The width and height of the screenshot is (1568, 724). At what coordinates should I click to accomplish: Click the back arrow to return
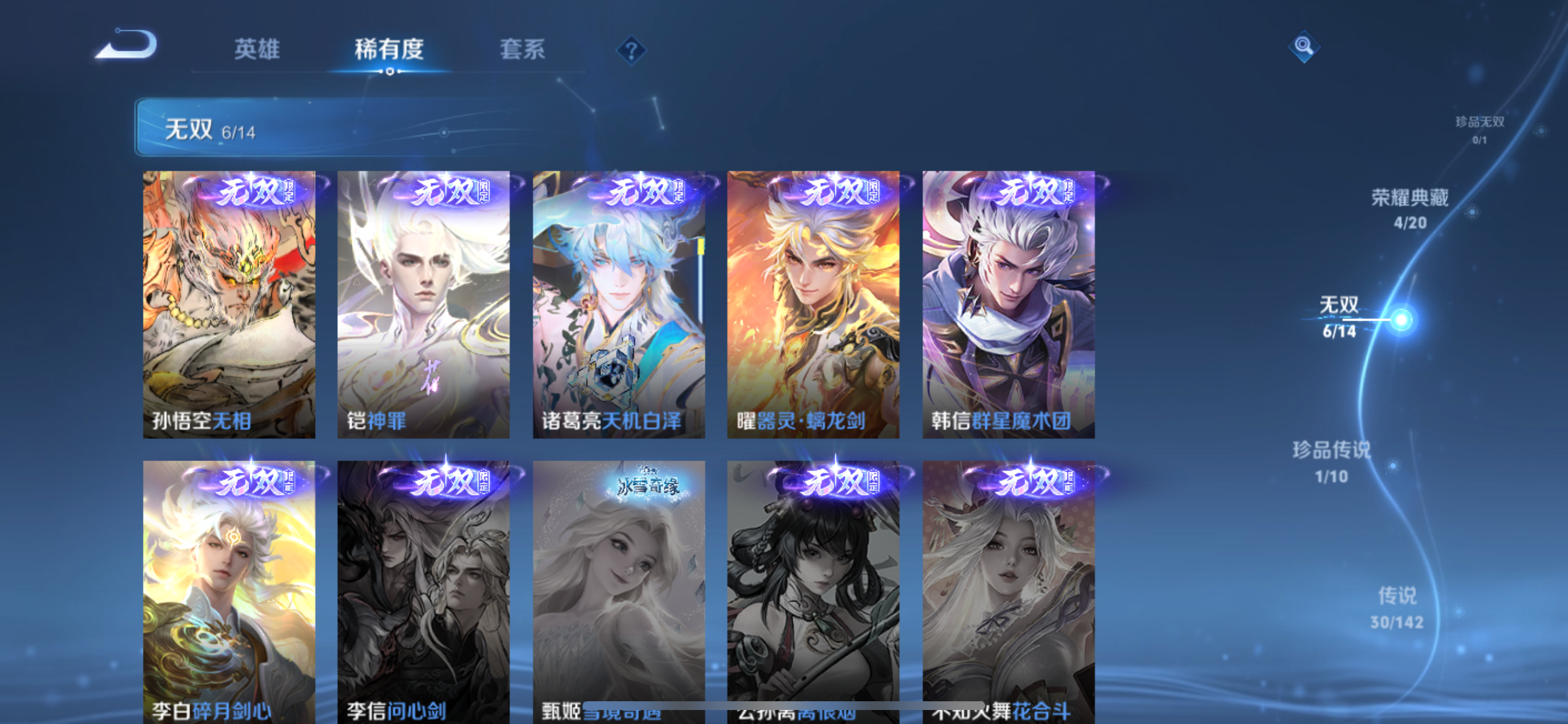coord(126,44)
